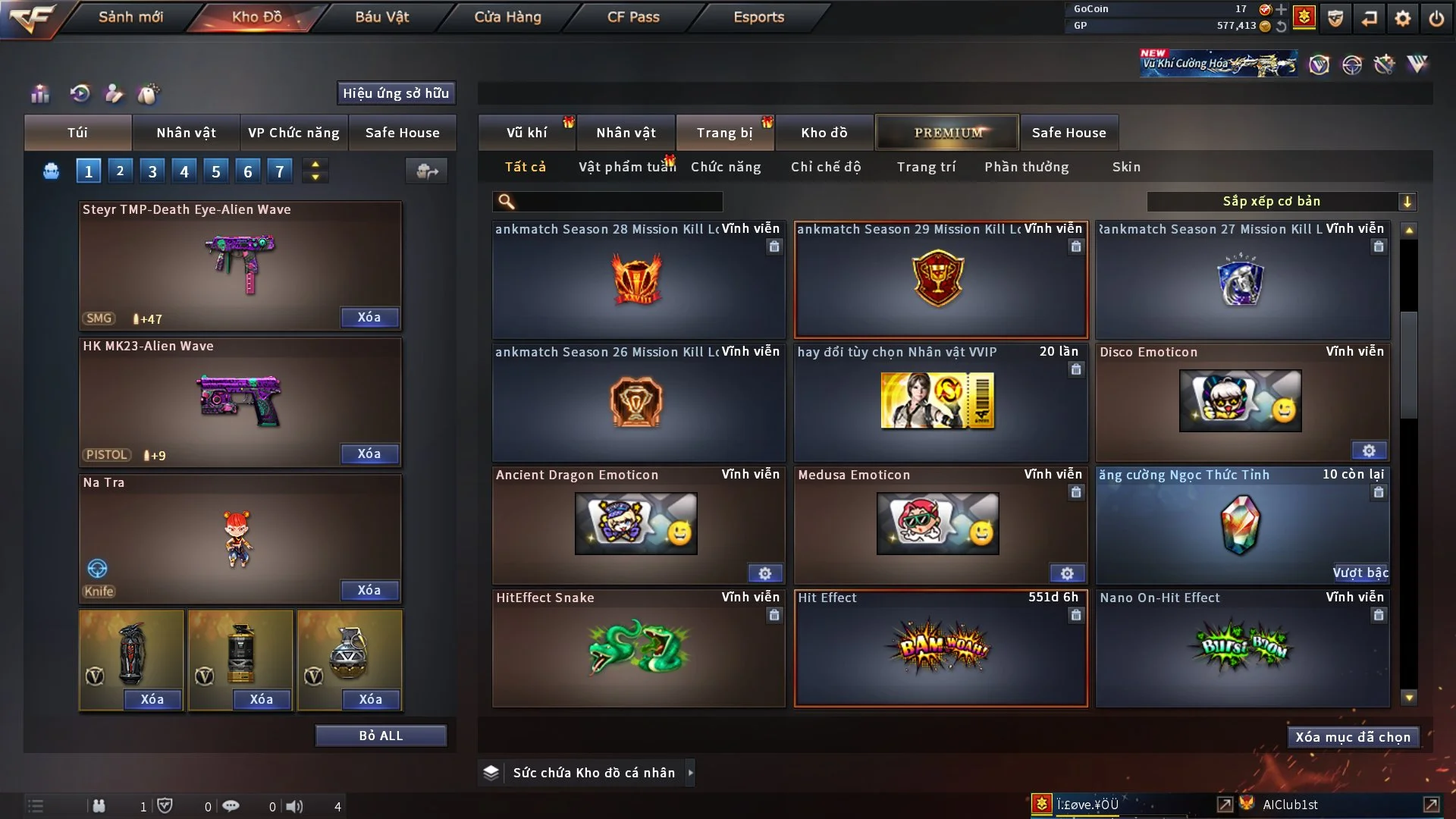Select the PREMIUM inventory tab
This screenshot has width=1456, height=819.
947,133
